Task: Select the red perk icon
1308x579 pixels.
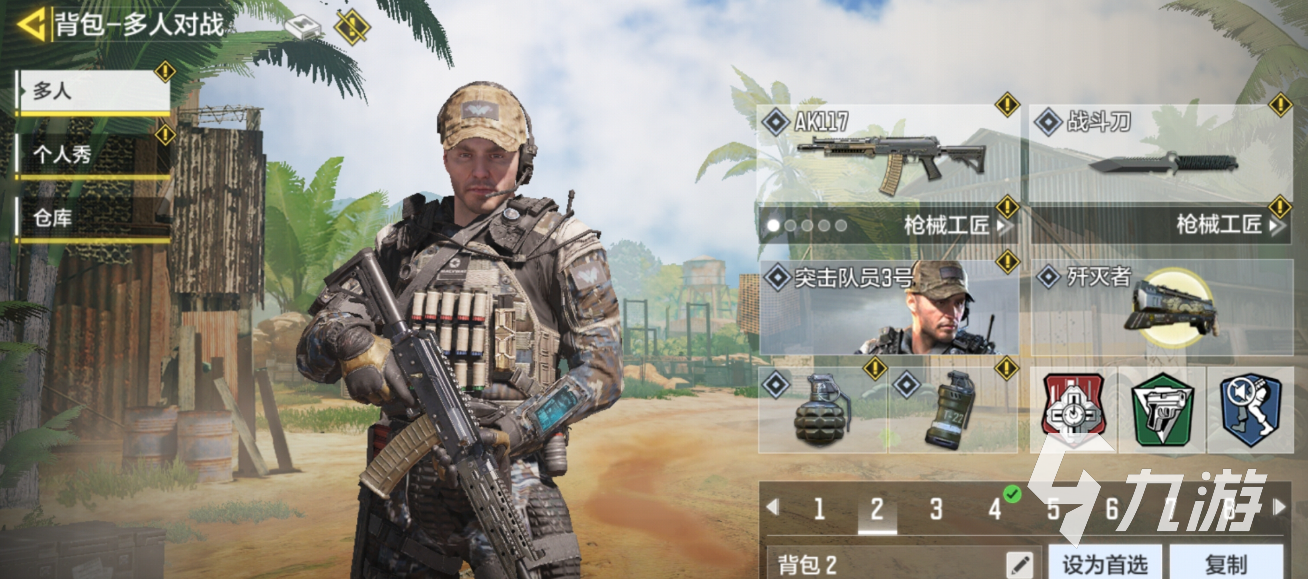Action: click(x=1072, y=409)
